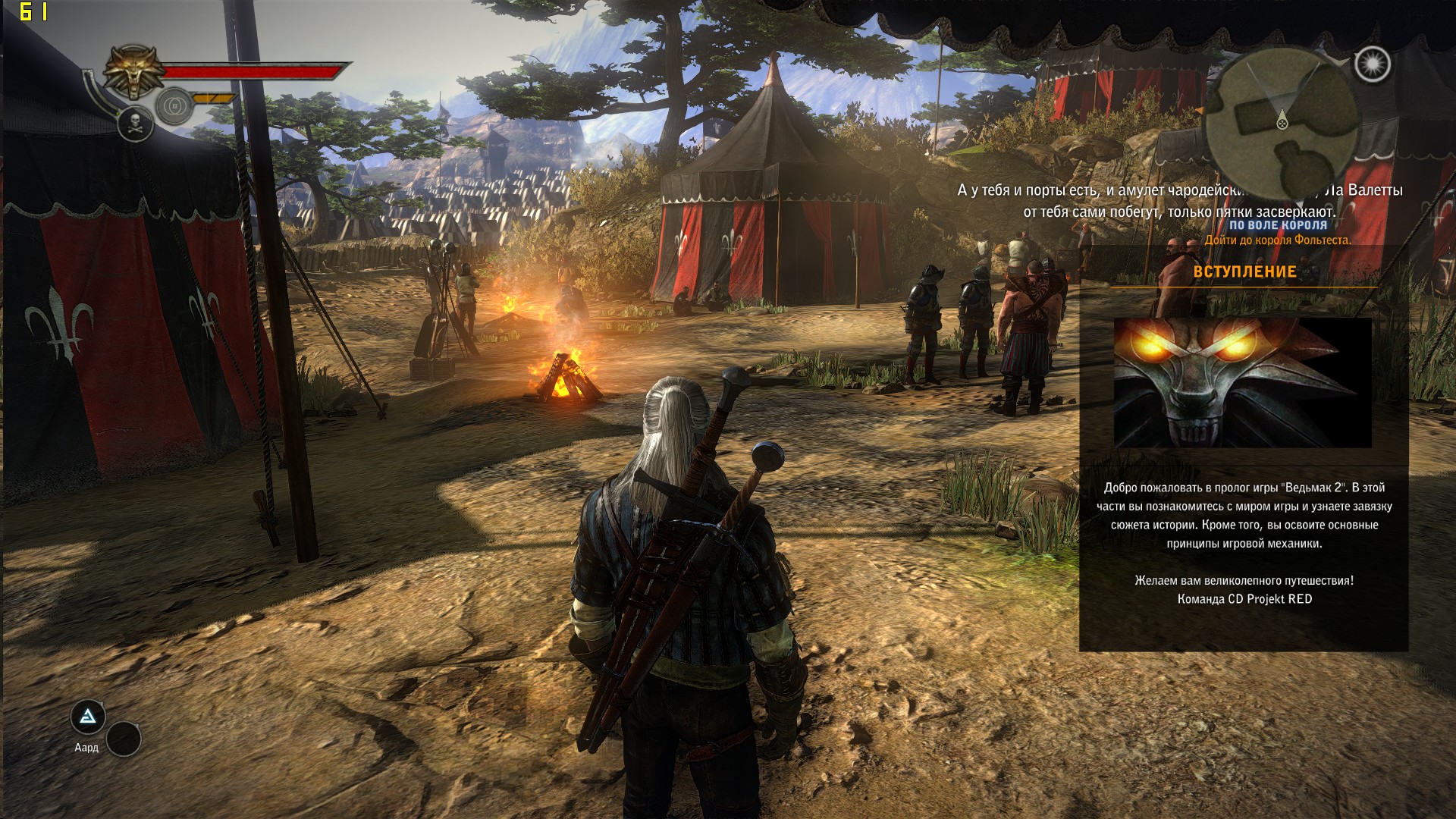Click the skull and crossbones status icon

(x=136, y=124)
